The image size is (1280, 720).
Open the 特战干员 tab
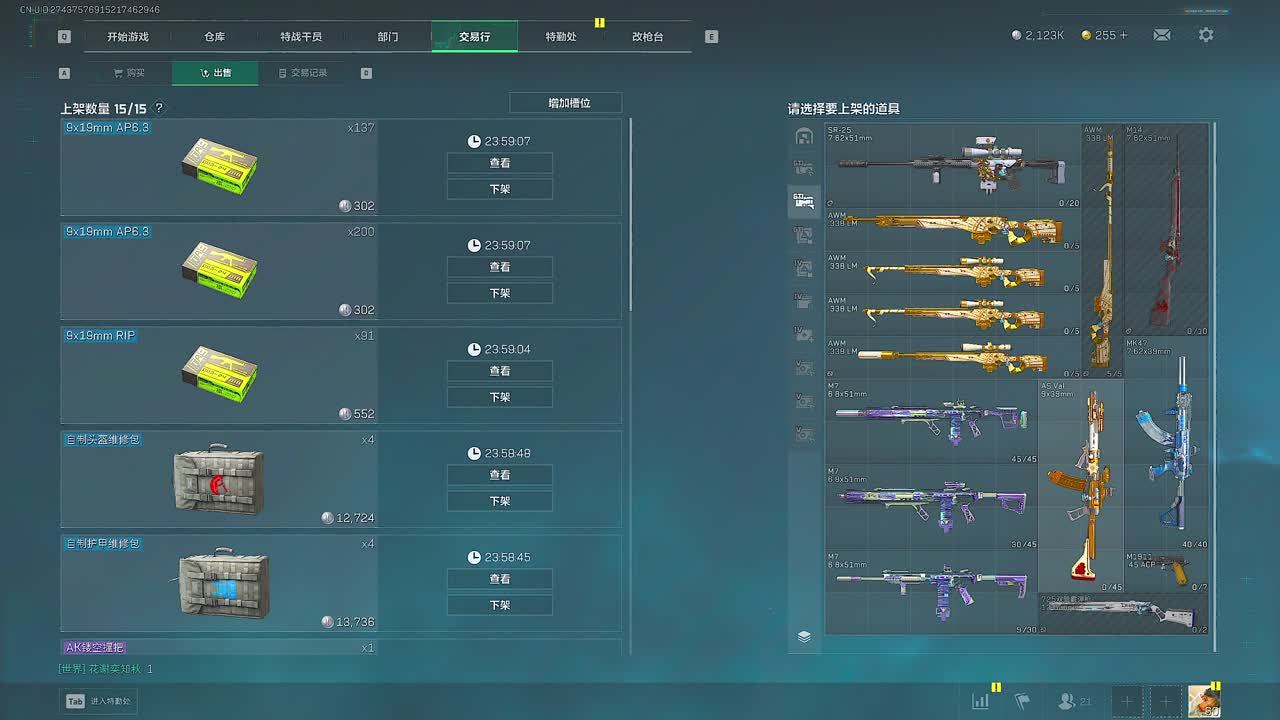click(x=301, y=37)
